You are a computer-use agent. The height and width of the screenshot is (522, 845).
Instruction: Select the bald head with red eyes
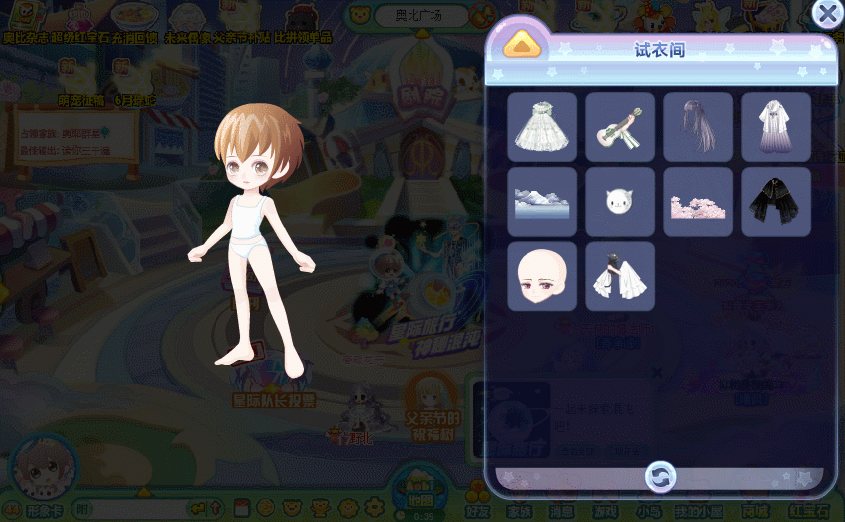(x=542, y=276)
